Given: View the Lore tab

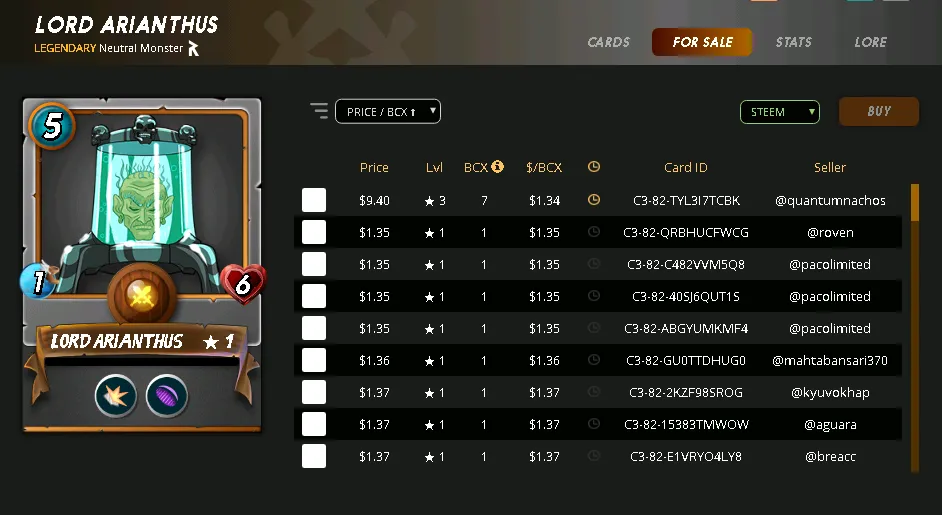Looking at the screenshot, I should tap(870, 42).
